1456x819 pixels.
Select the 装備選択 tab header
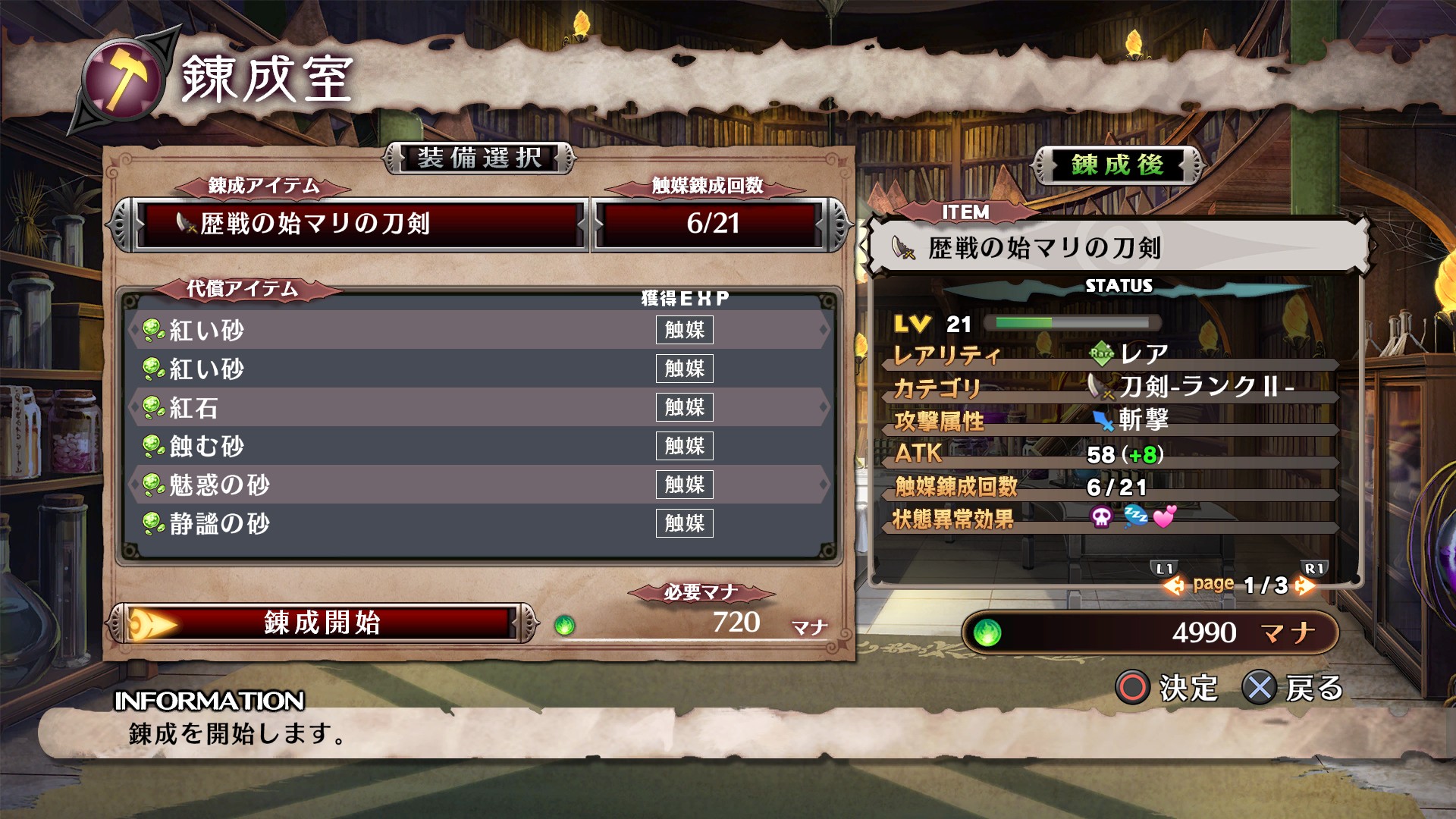(x=478, y=158)
